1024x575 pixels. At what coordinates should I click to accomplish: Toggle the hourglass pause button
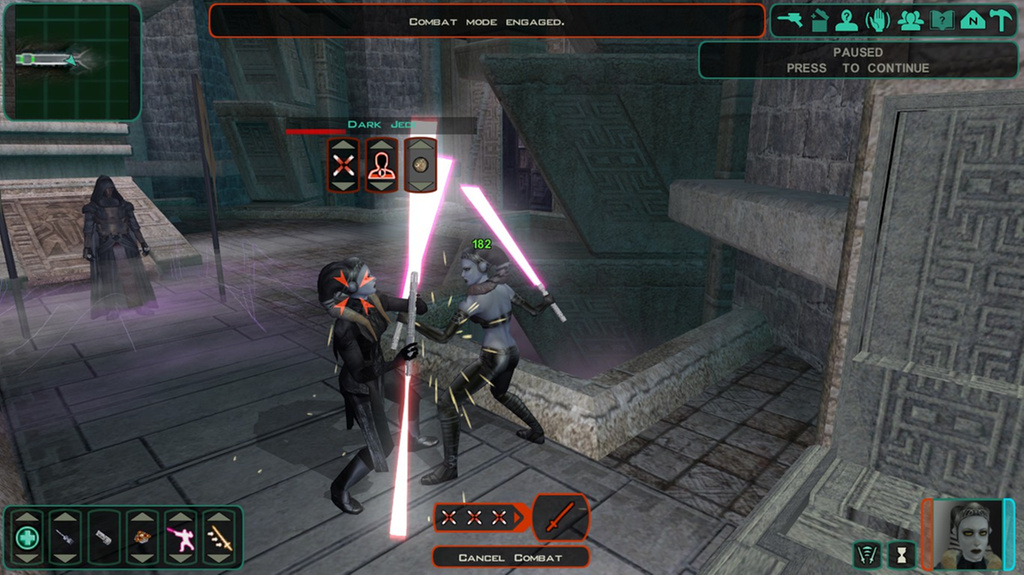(x=902, y=554)
